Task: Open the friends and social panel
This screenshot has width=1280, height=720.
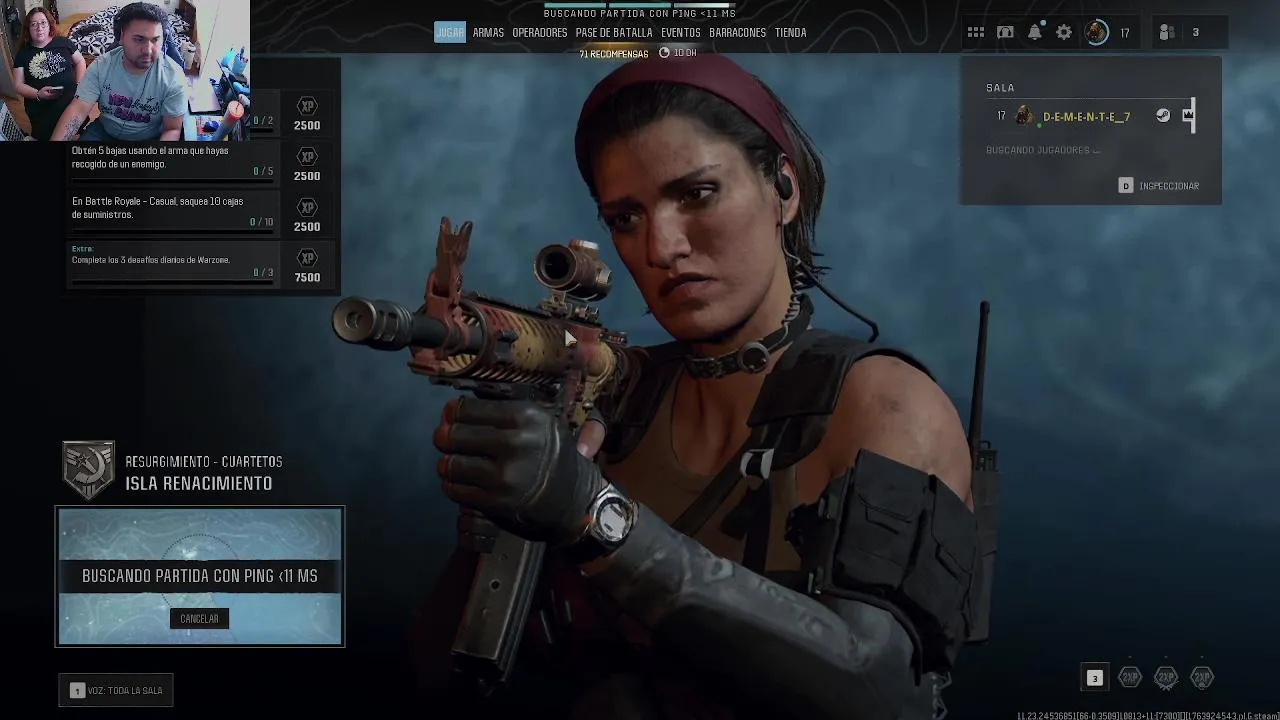Action: [1180, 33]
